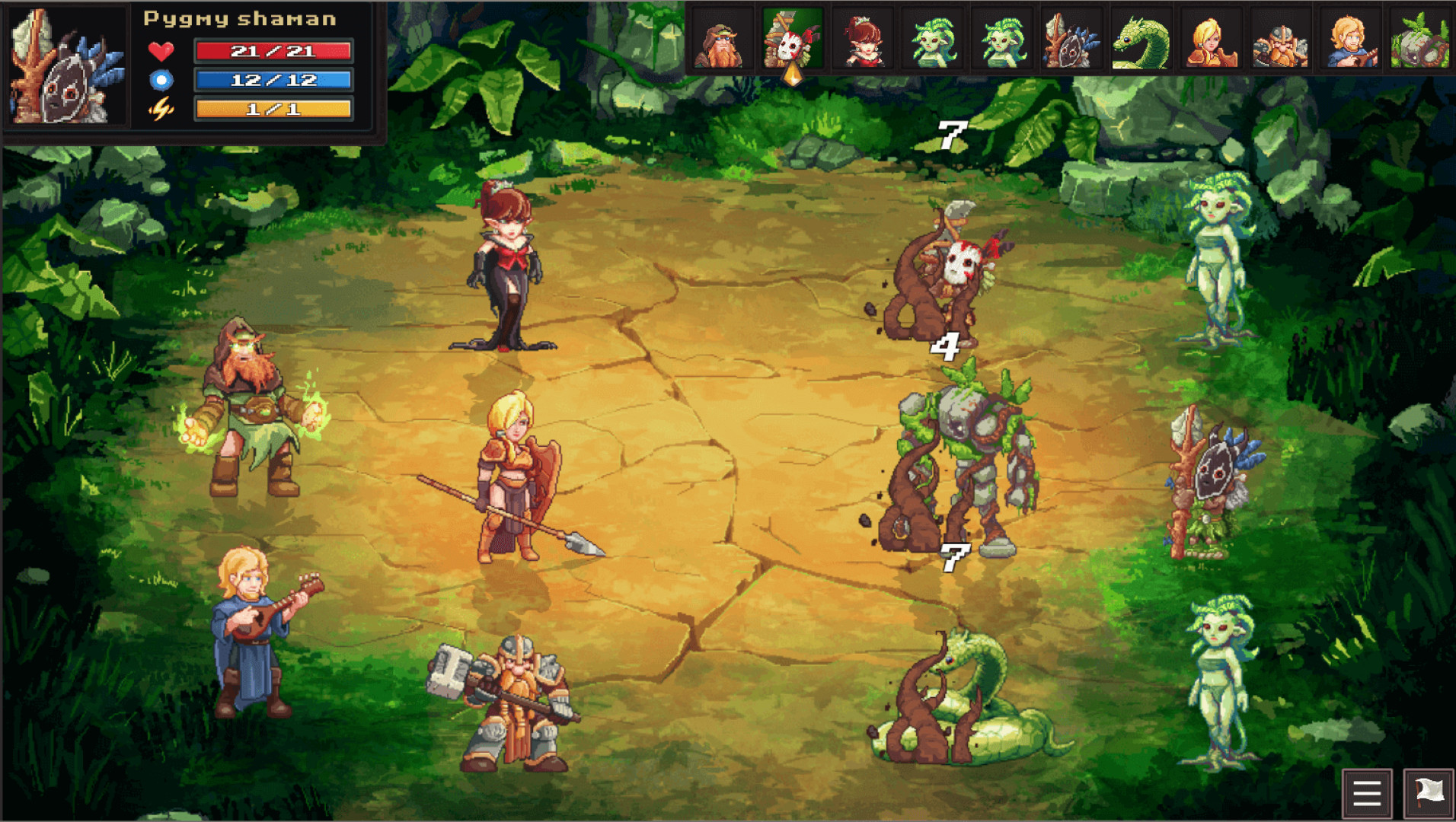Screen dimensions: 1456x822
Task: Click the heart icon in the stats panel
Action: pyautogui.click(x=161, y=53)
